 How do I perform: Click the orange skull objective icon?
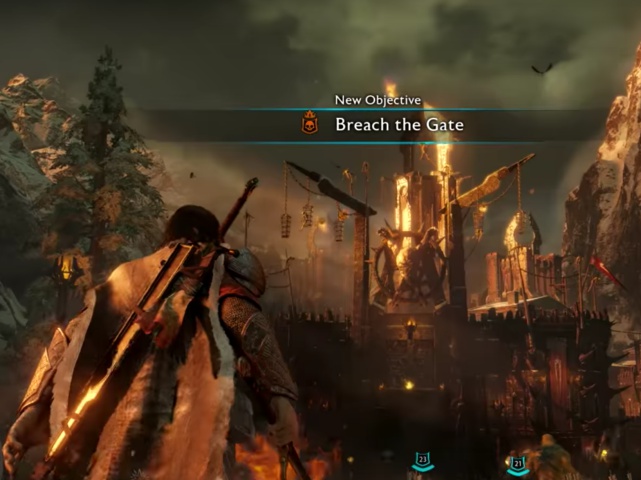pyautogui.click(x=310, y=125)
